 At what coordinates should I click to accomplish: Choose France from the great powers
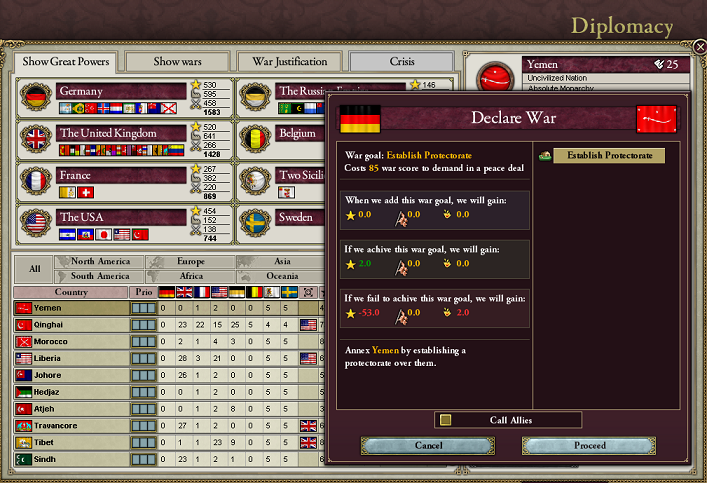[122, 175]
